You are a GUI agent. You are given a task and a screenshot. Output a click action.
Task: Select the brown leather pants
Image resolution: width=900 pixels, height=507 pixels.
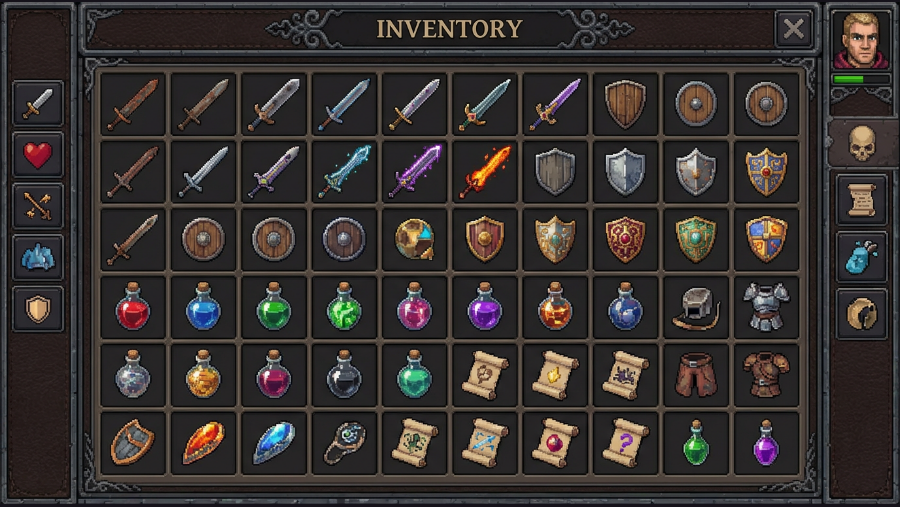click(695, 374)
